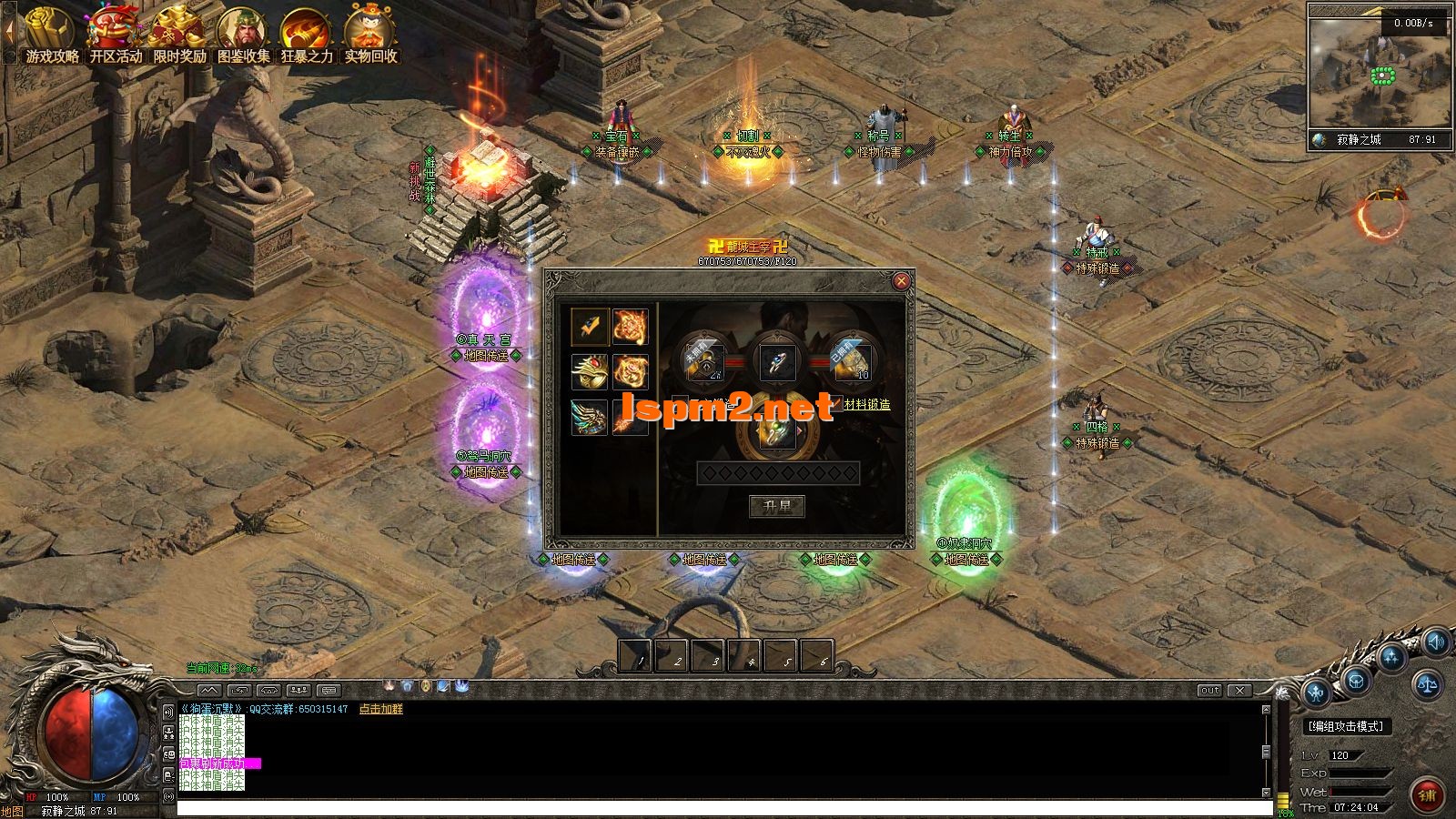Switch the 编组攻击模式 attack mode
This screenshot has width=1456, height=819.
pos(1345,726)
